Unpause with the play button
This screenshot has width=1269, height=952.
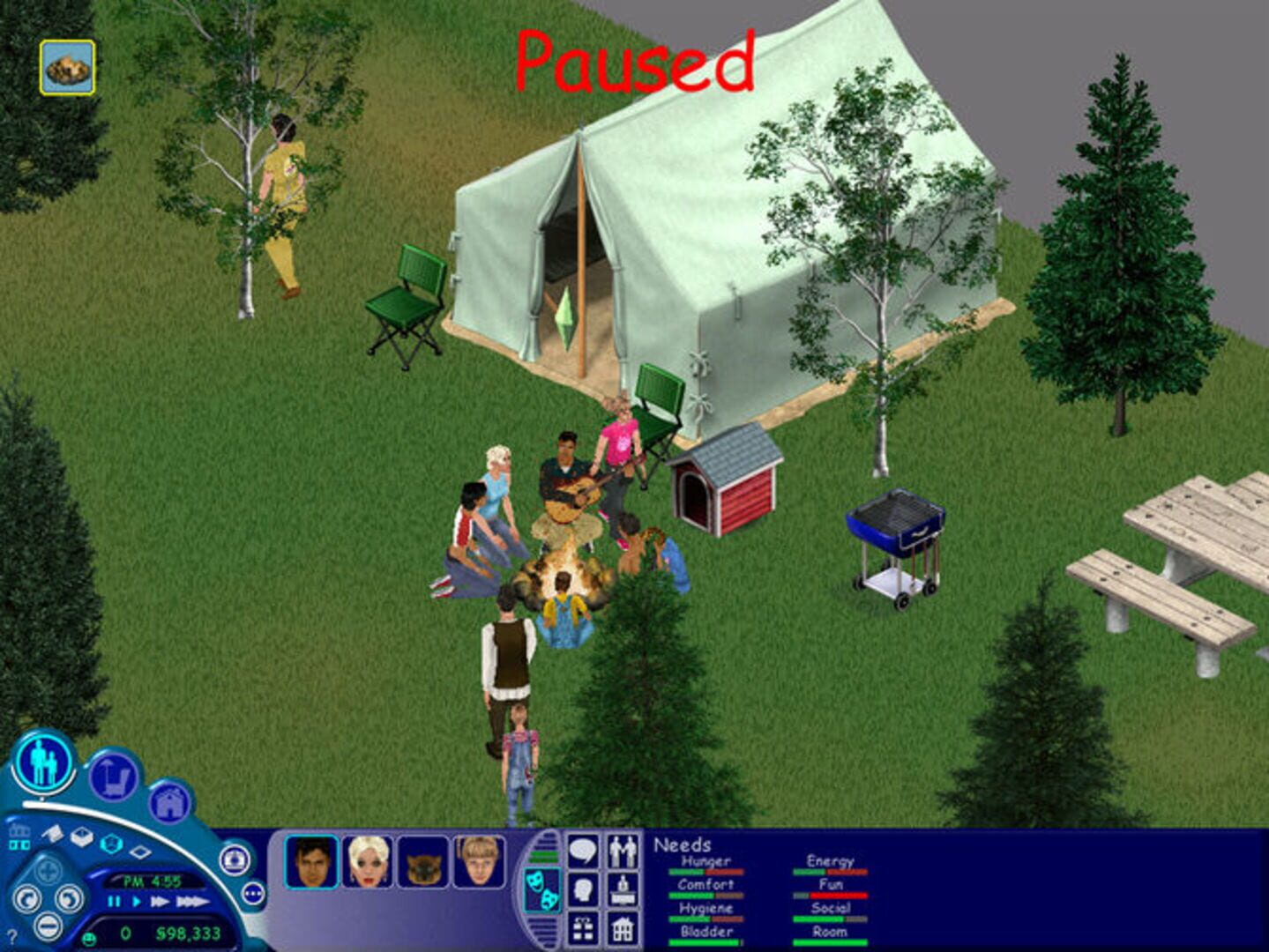(x=136, y=902)
